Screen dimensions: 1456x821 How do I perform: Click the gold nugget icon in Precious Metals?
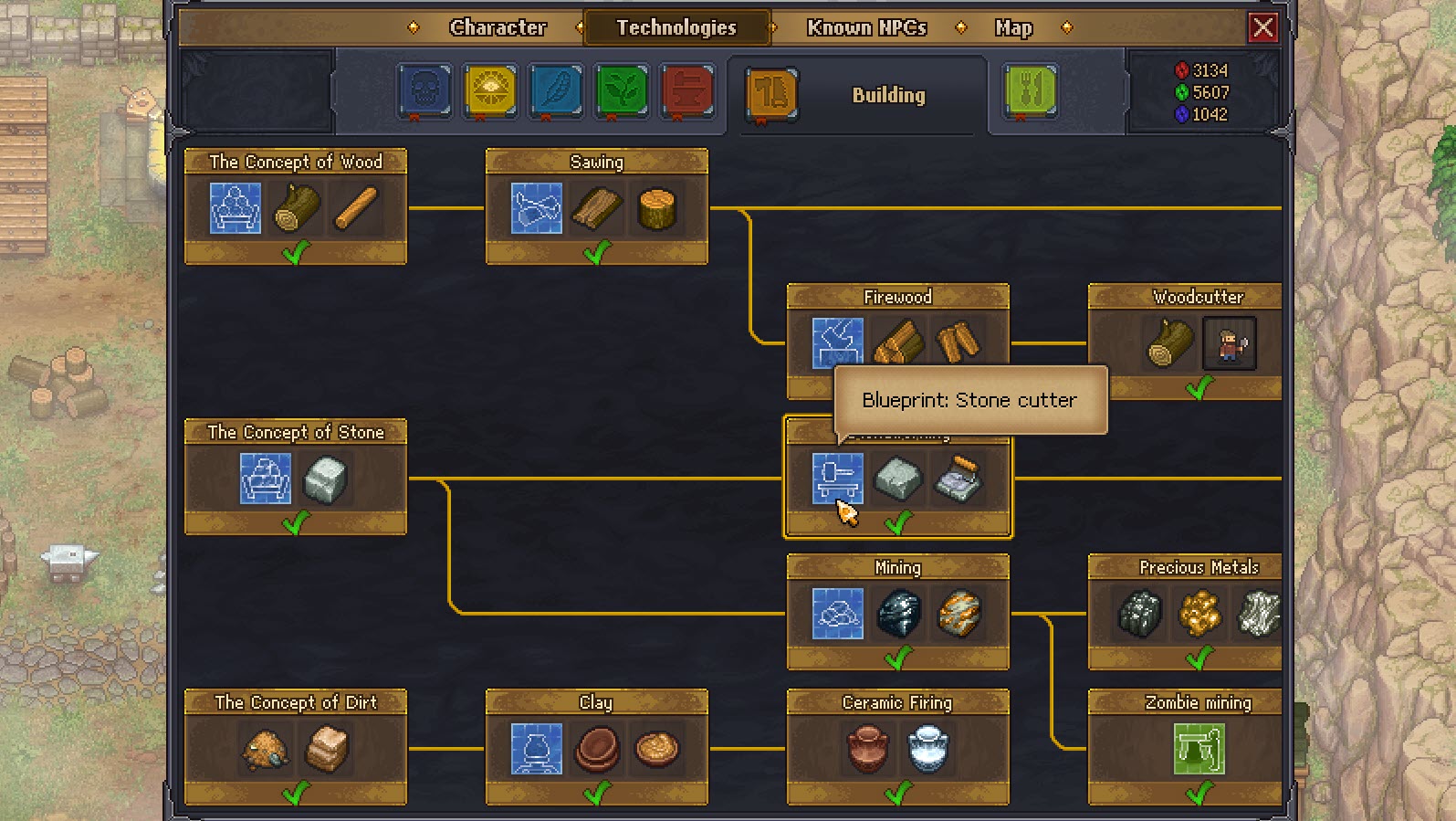point(1198,614)
